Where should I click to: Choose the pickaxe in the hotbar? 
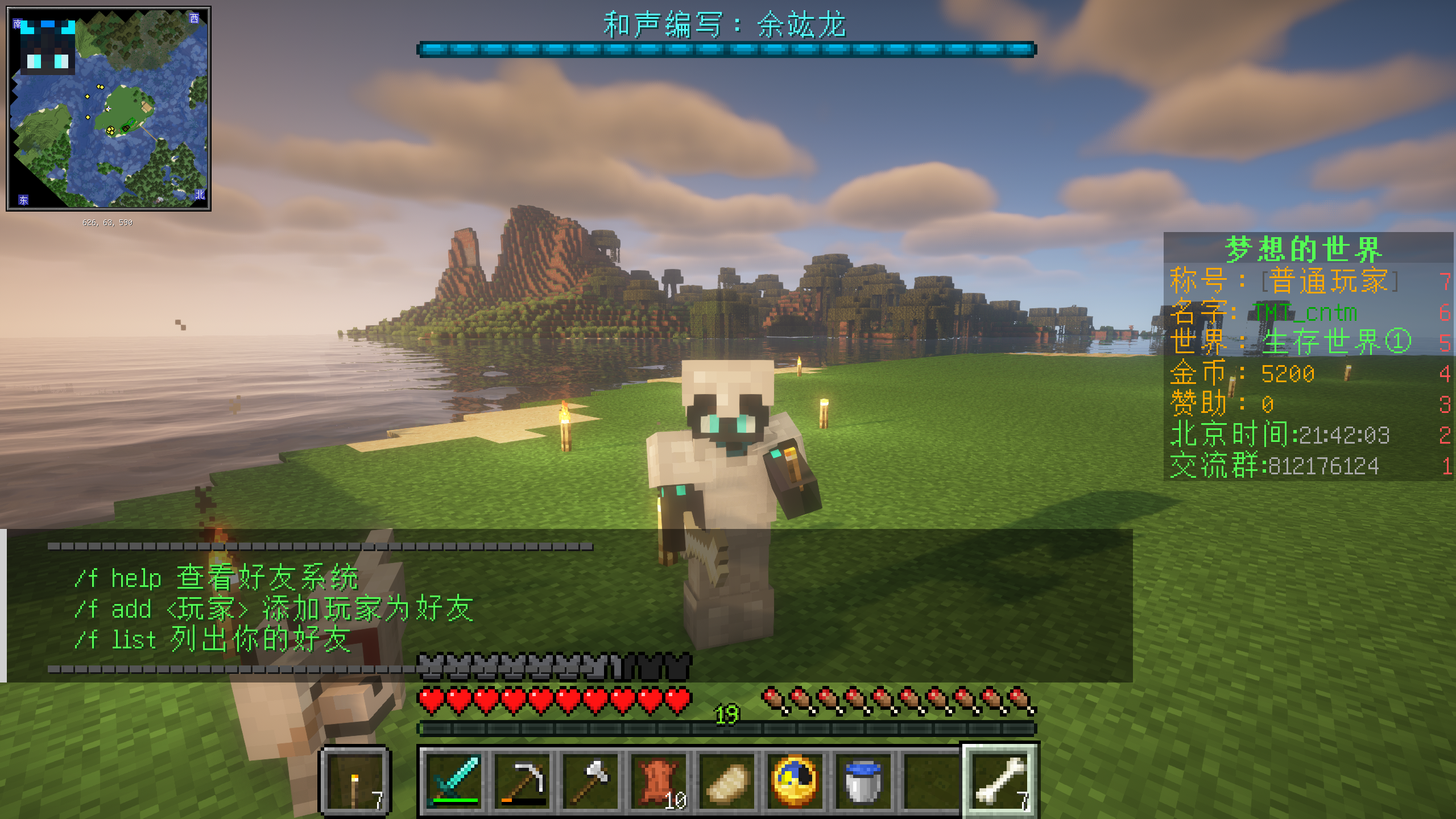522,780
